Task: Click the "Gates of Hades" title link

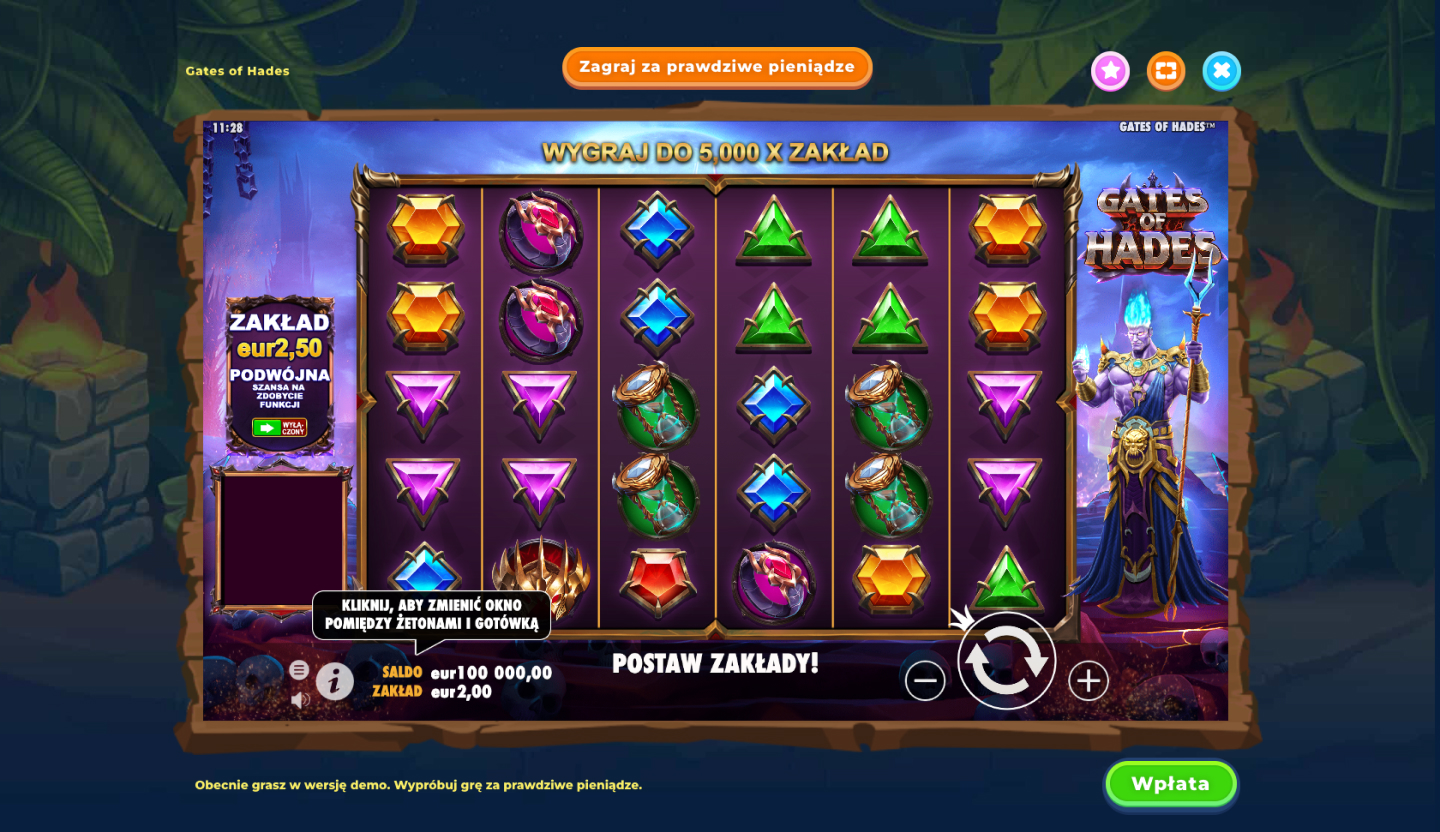Action: coord(237,71)
